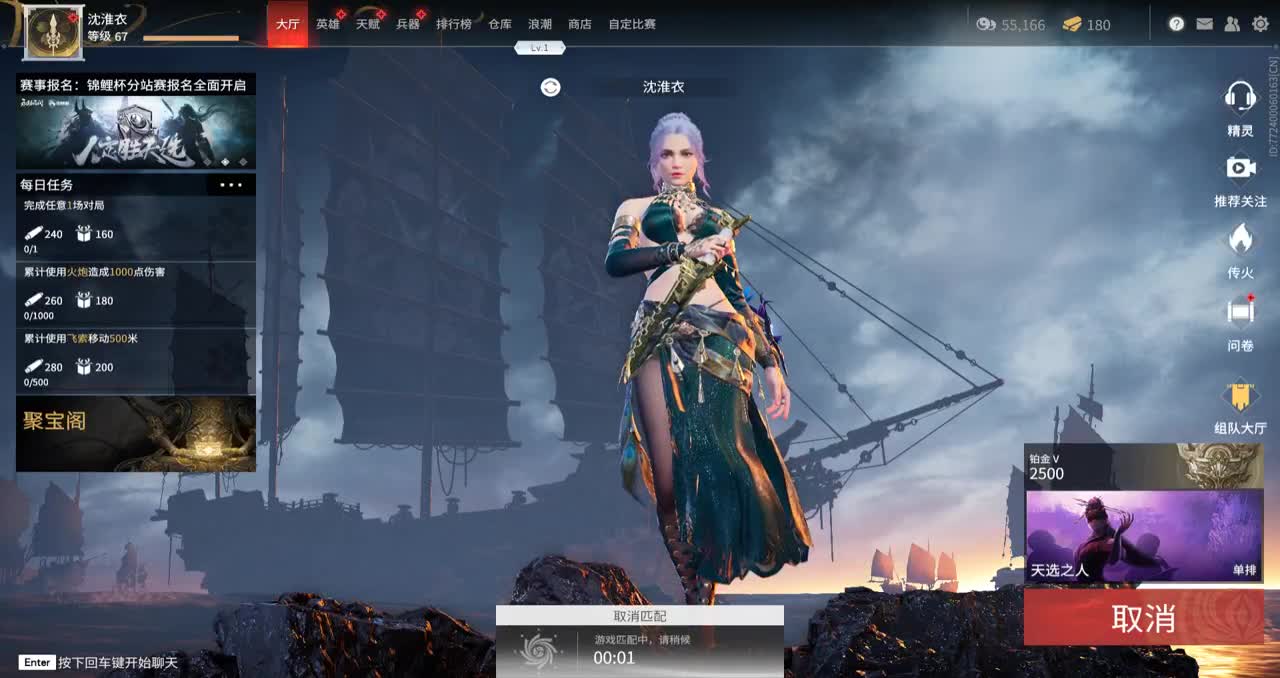Open the 商店 shop tab

[579, 24]
